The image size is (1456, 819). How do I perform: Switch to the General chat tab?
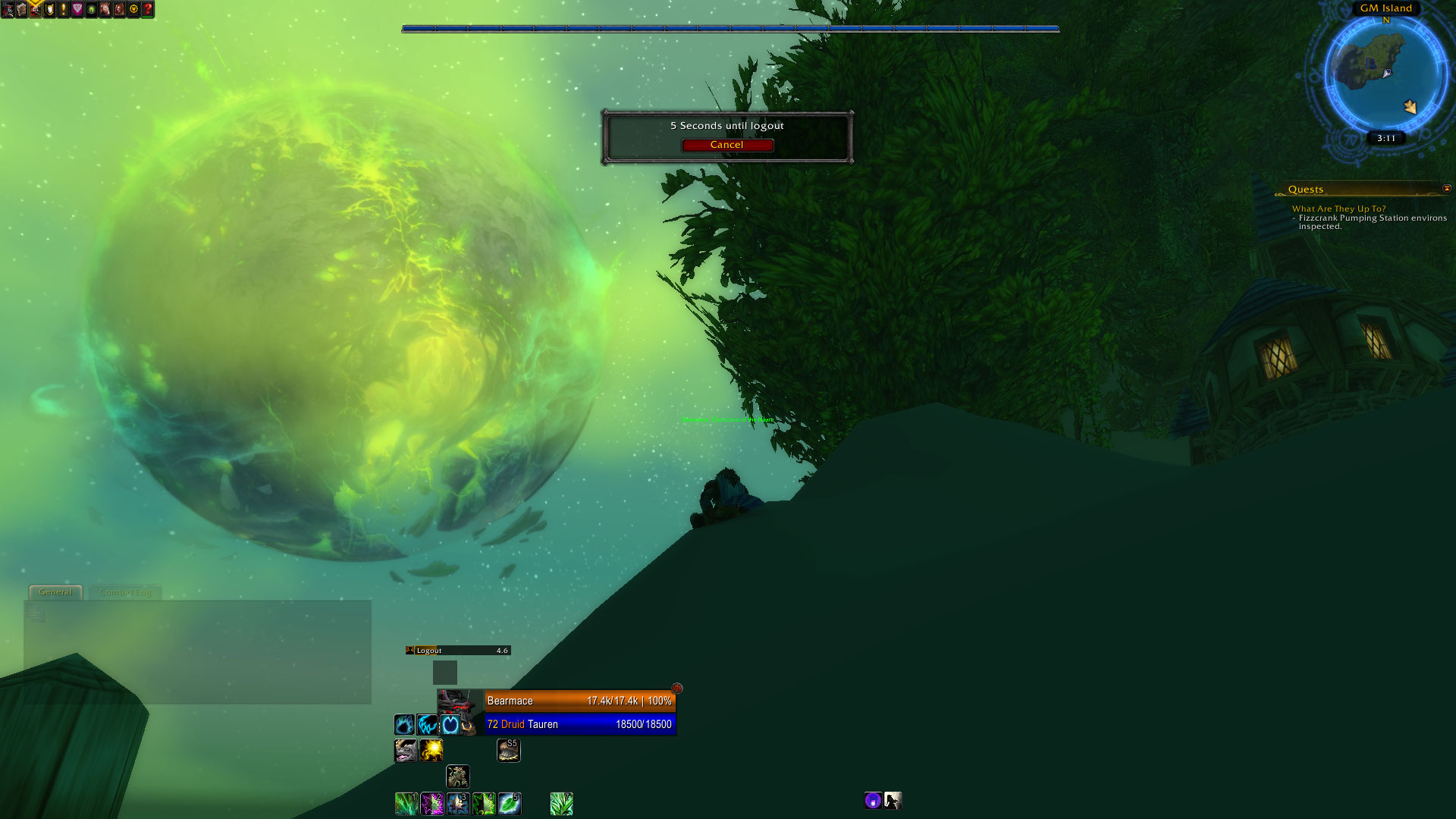pyautogui.click(x=55, y=592)
